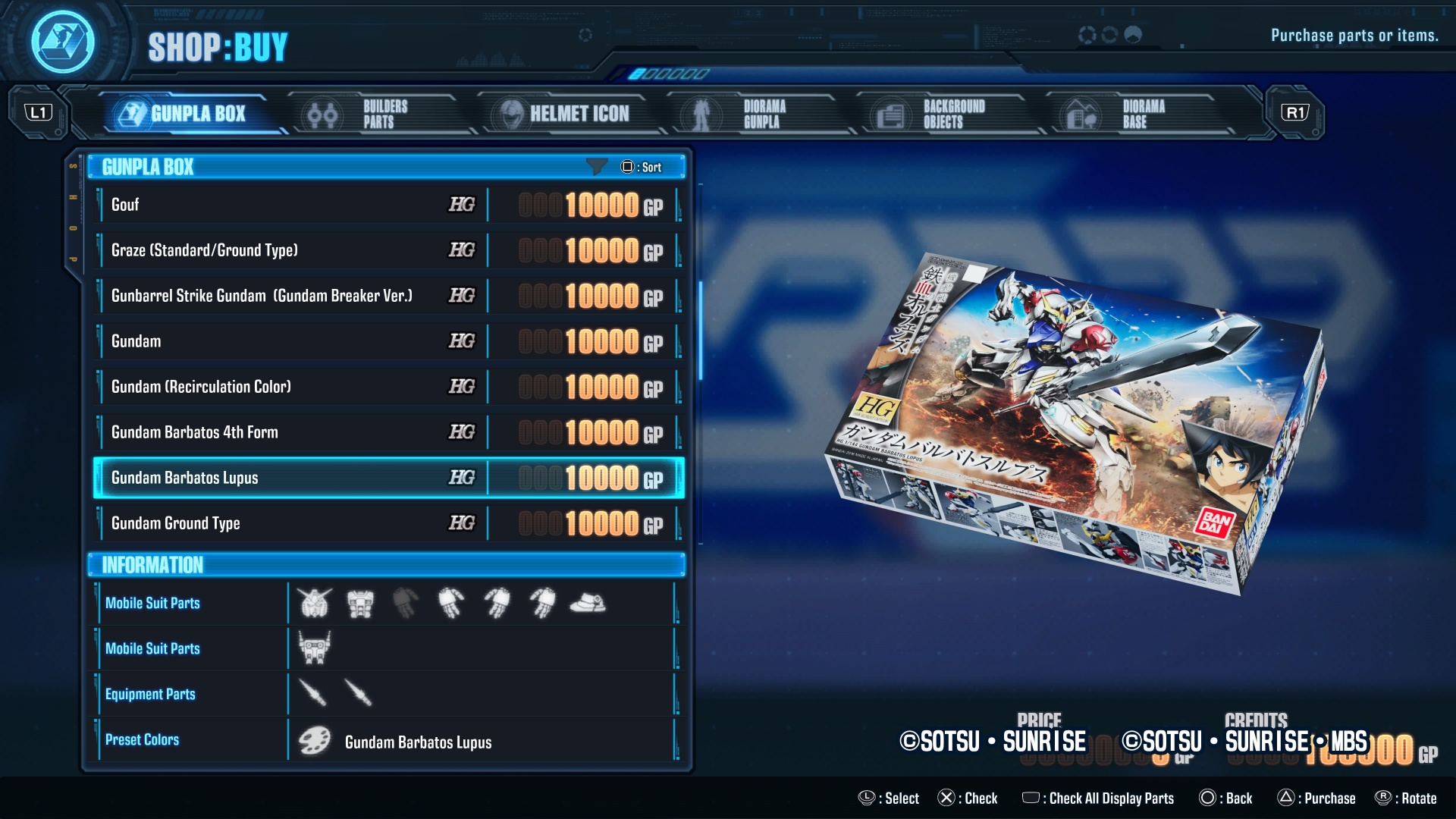1456x819 pixels.
Task: Choose the Gouf HG box
Action: point(387,205)
